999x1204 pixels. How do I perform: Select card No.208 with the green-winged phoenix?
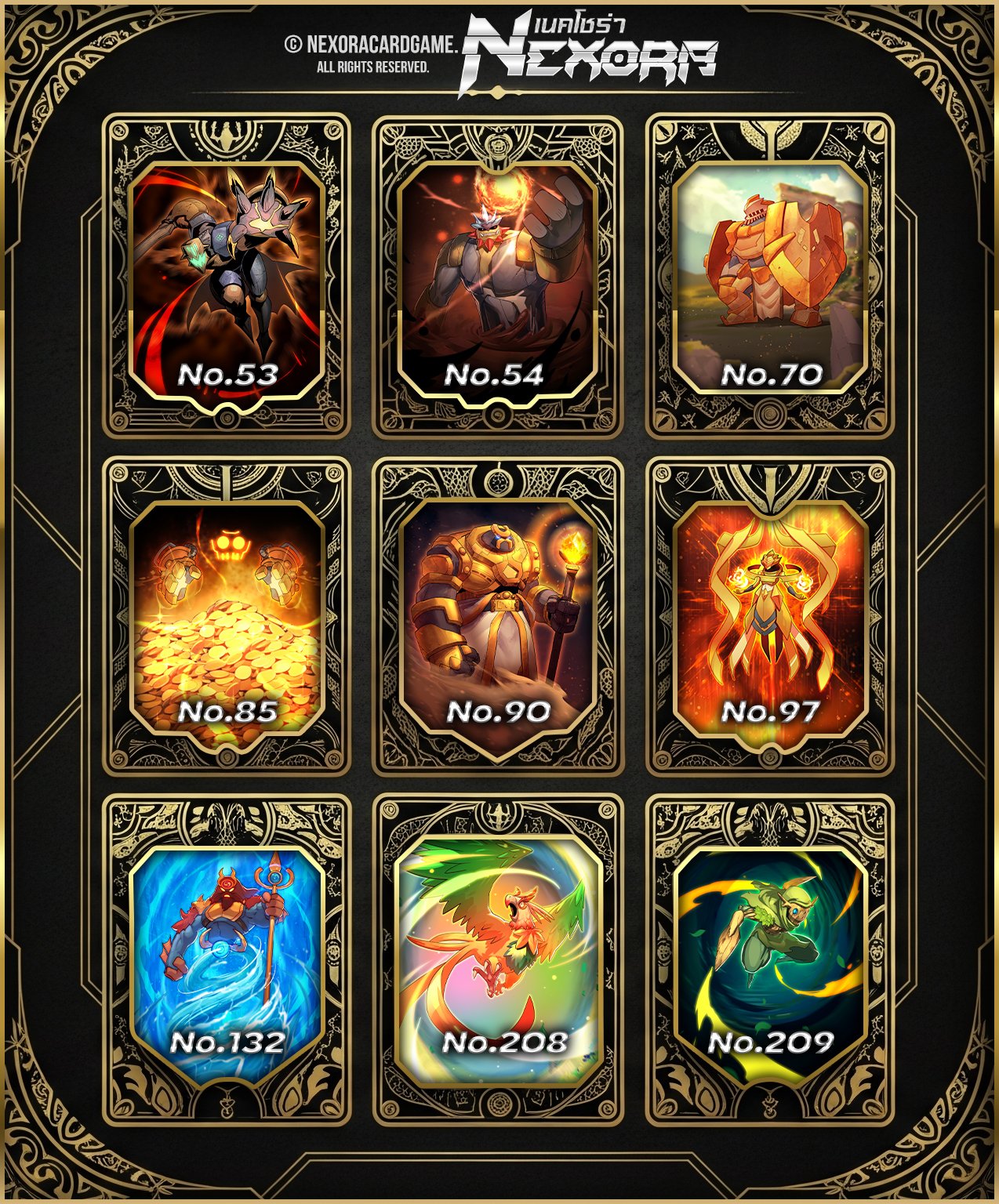[497, 958]
